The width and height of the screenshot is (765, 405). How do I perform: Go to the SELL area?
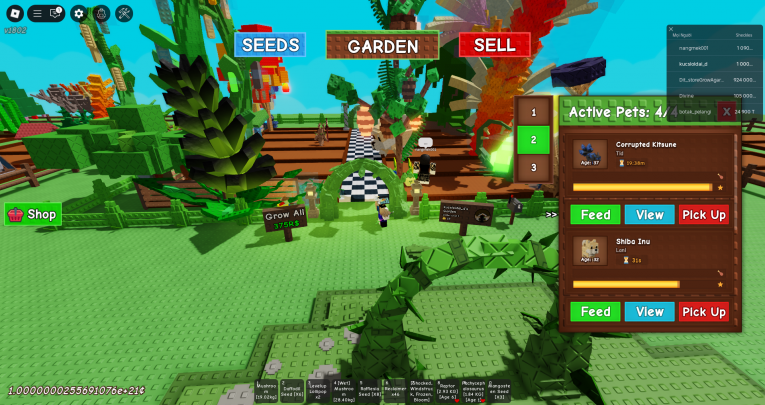click(x=494, y=45)
